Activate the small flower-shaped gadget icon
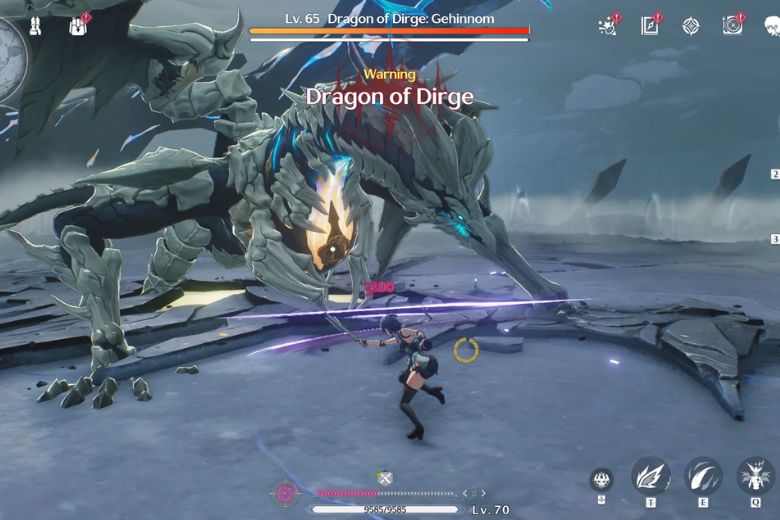This screenshot has height=520, width=780. [x=601, y=478]
